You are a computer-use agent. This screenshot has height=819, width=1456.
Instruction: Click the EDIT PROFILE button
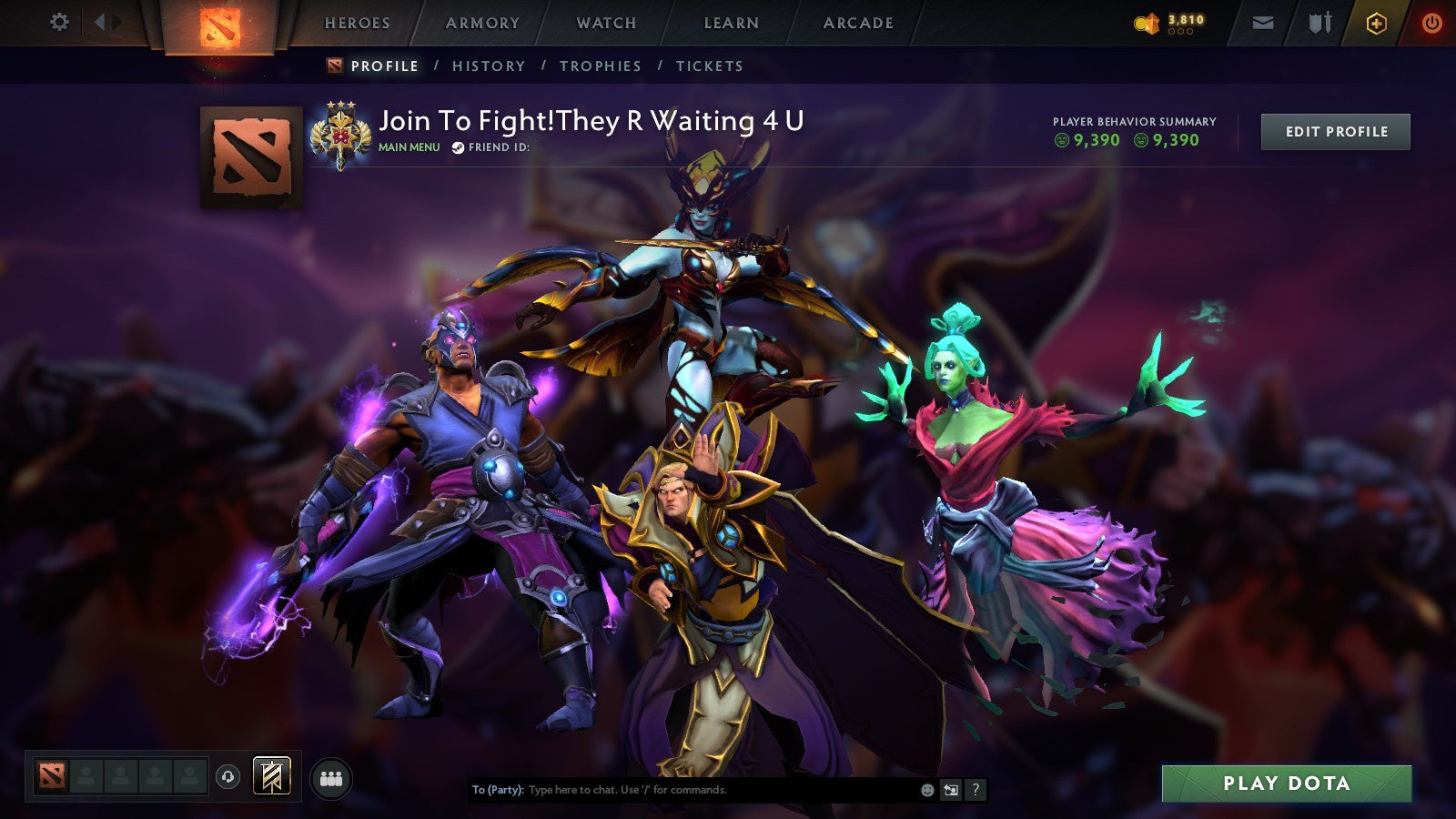coord(1334,131)
